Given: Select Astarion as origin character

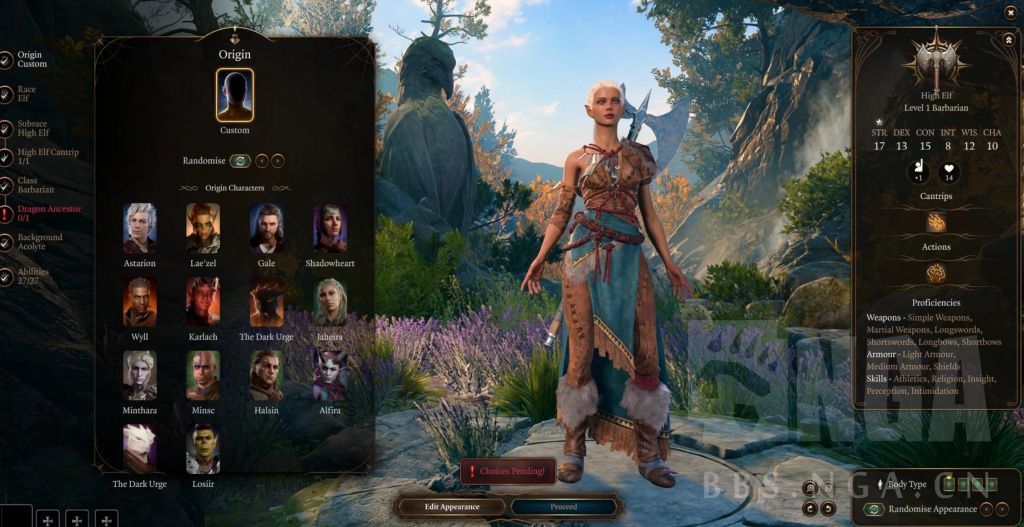Looking at the screenshot, I should coord(140,228).
